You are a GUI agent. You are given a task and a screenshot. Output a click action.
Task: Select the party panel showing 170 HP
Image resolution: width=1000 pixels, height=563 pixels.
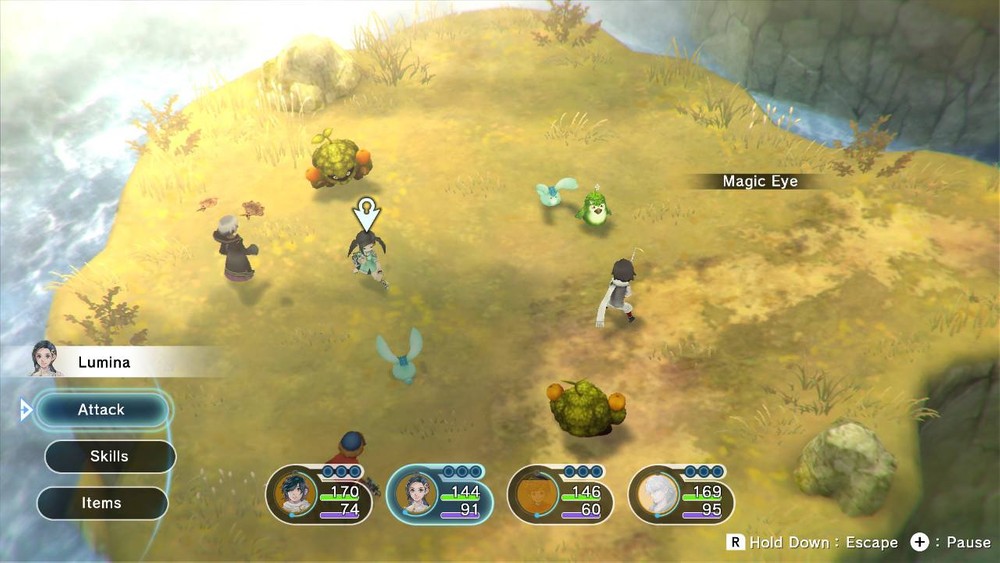click(x=319, y=495)
